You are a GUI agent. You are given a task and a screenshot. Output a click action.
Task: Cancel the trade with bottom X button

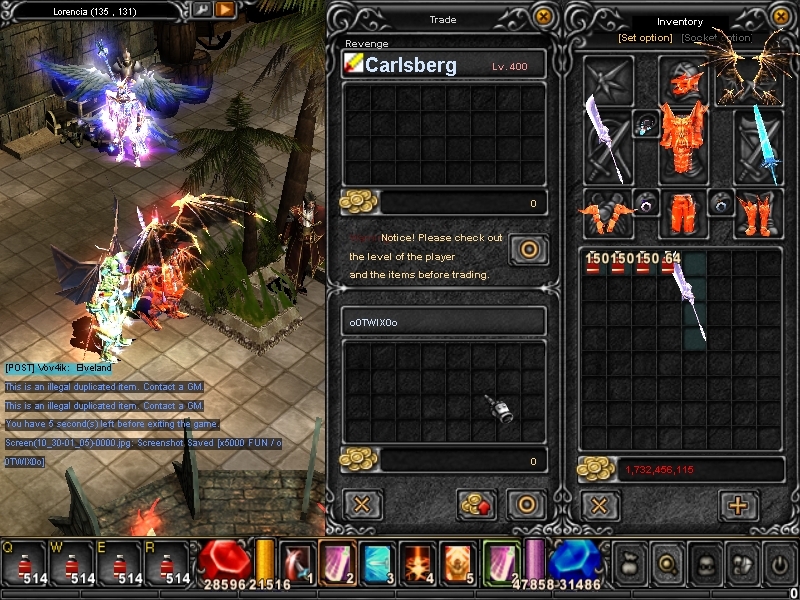(x=362, y=504)
